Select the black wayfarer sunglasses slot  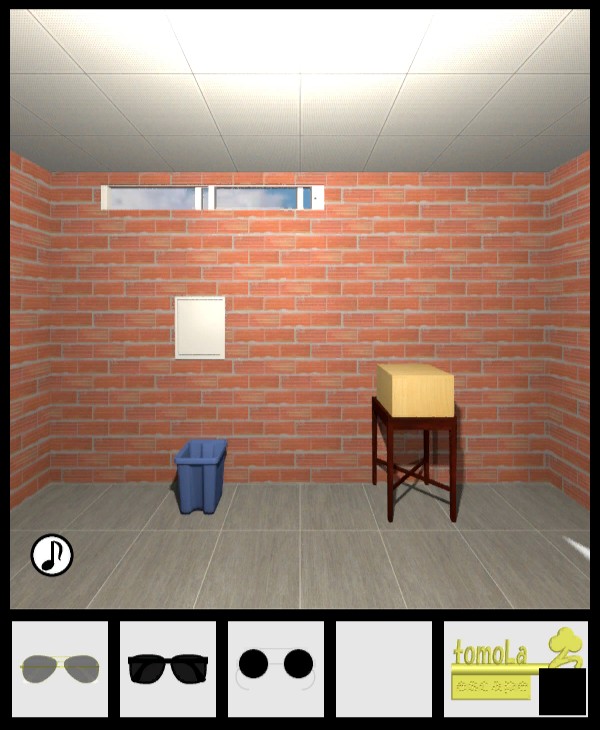tap(168, 668)
